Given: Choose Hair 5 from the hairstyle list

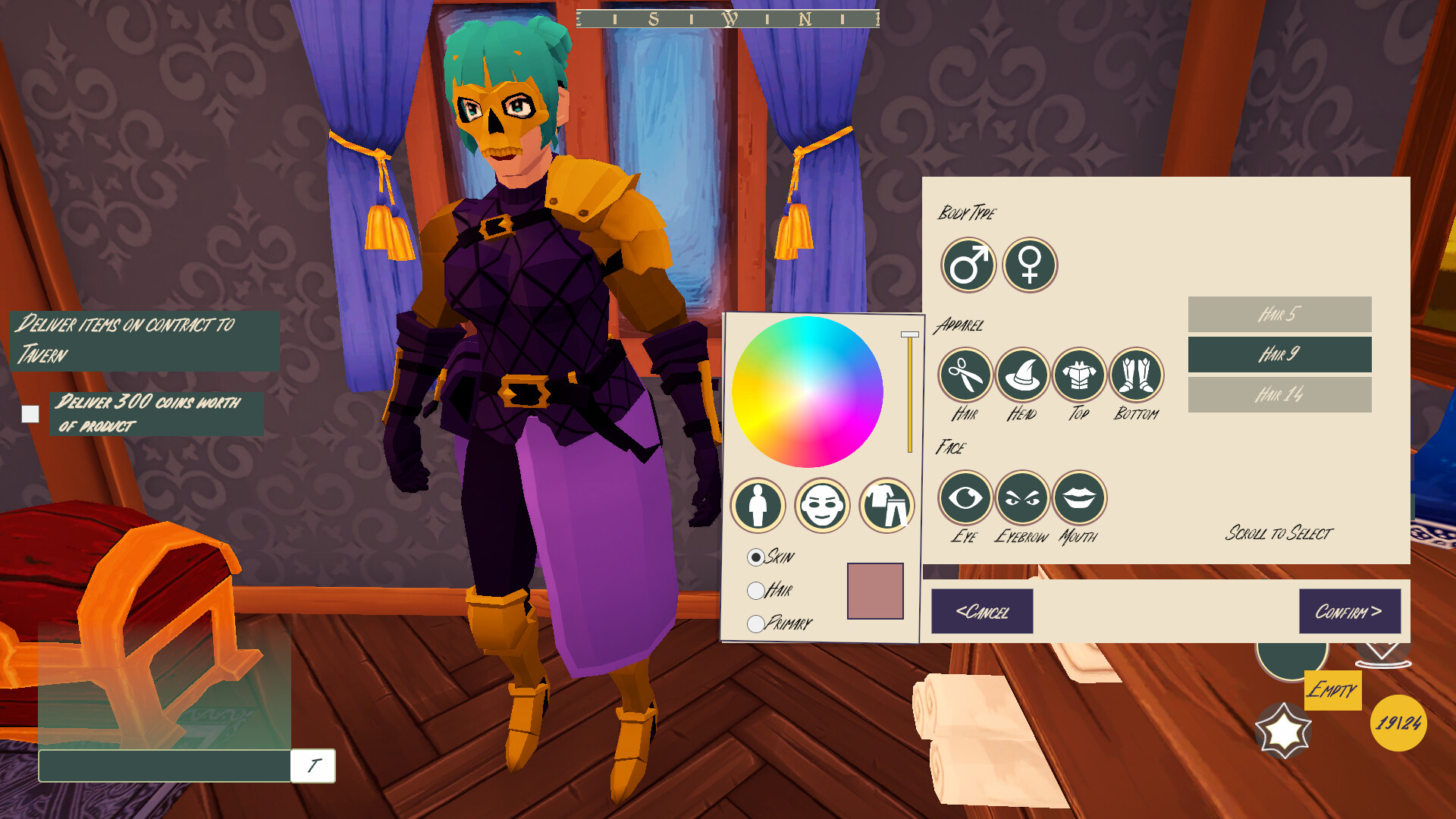Looking at the screenshot, I should coord(1280,313).
